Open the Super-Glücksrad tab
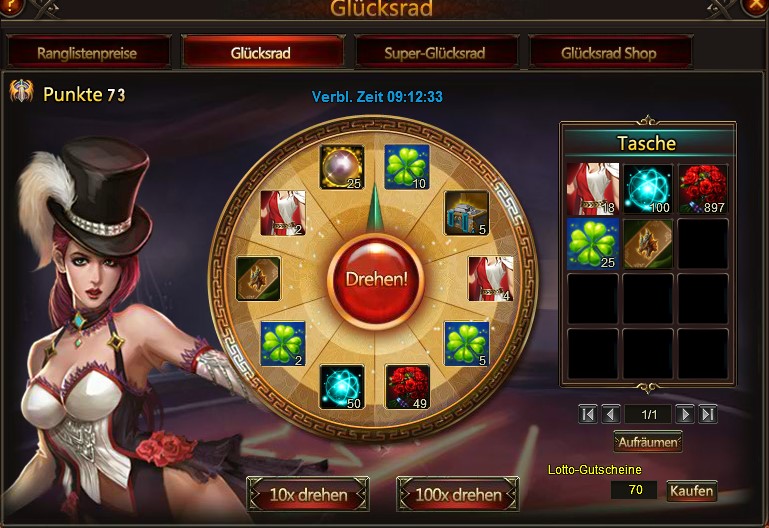The height and width of the screenshot is (528, 769). pos(435,52)
